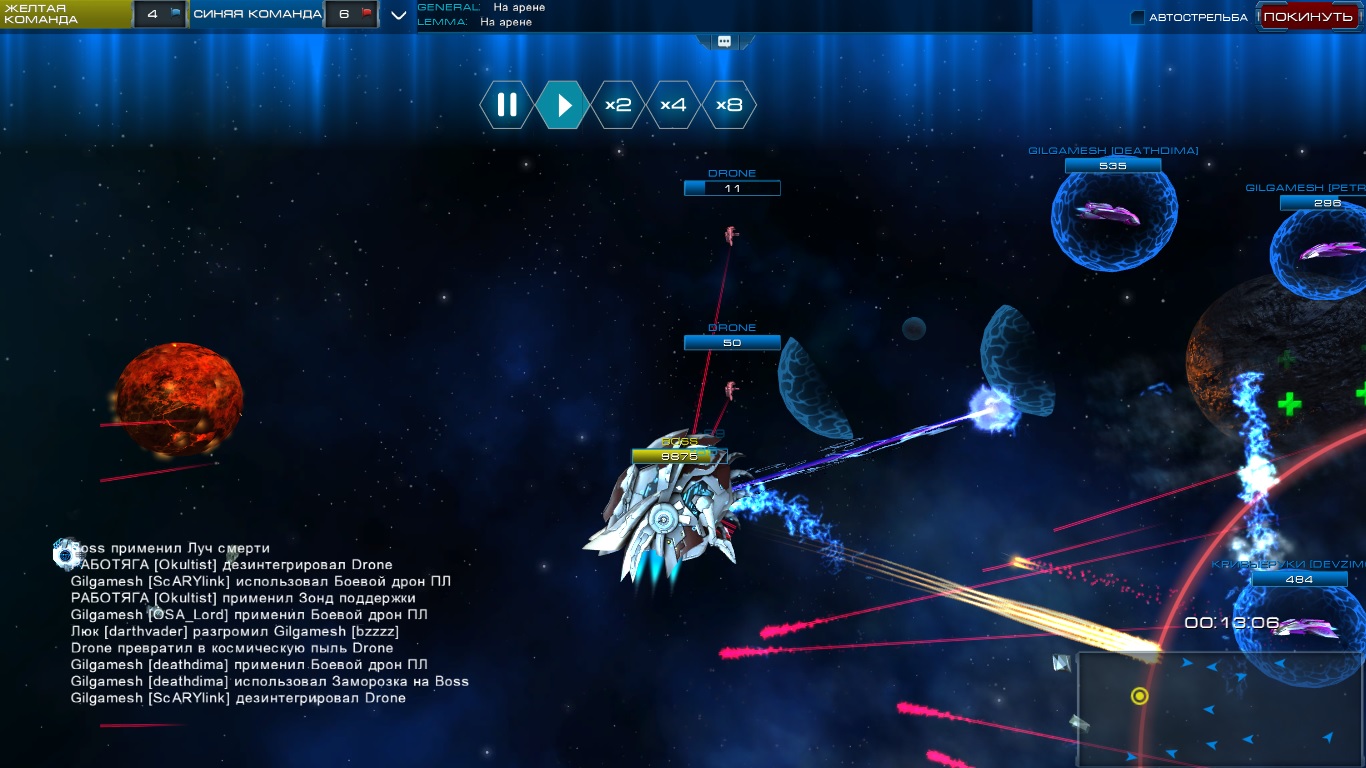Set replay speed to x2

coord(618,105)
